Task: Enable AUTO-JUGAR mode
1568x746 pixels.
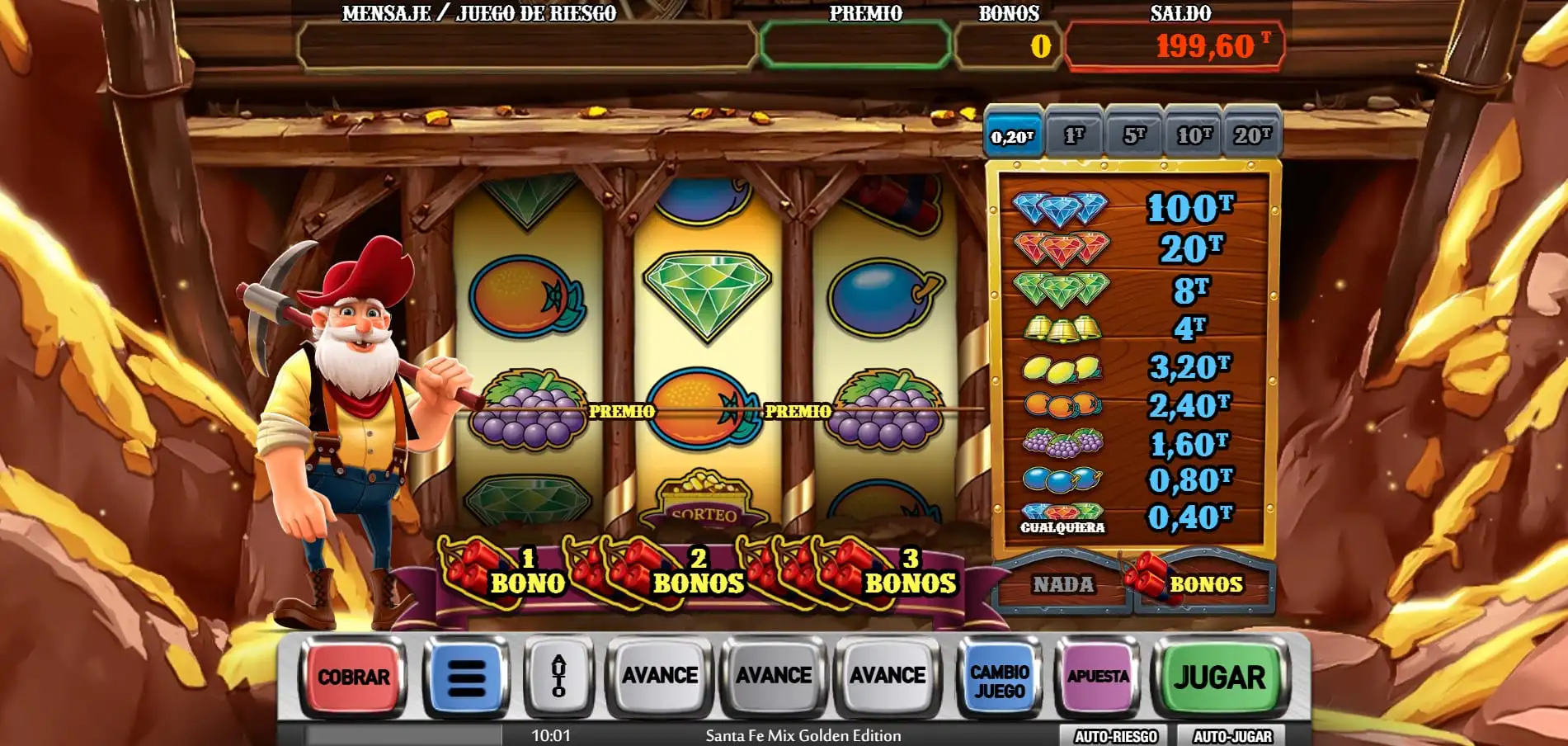Action: coord(1232,733)
